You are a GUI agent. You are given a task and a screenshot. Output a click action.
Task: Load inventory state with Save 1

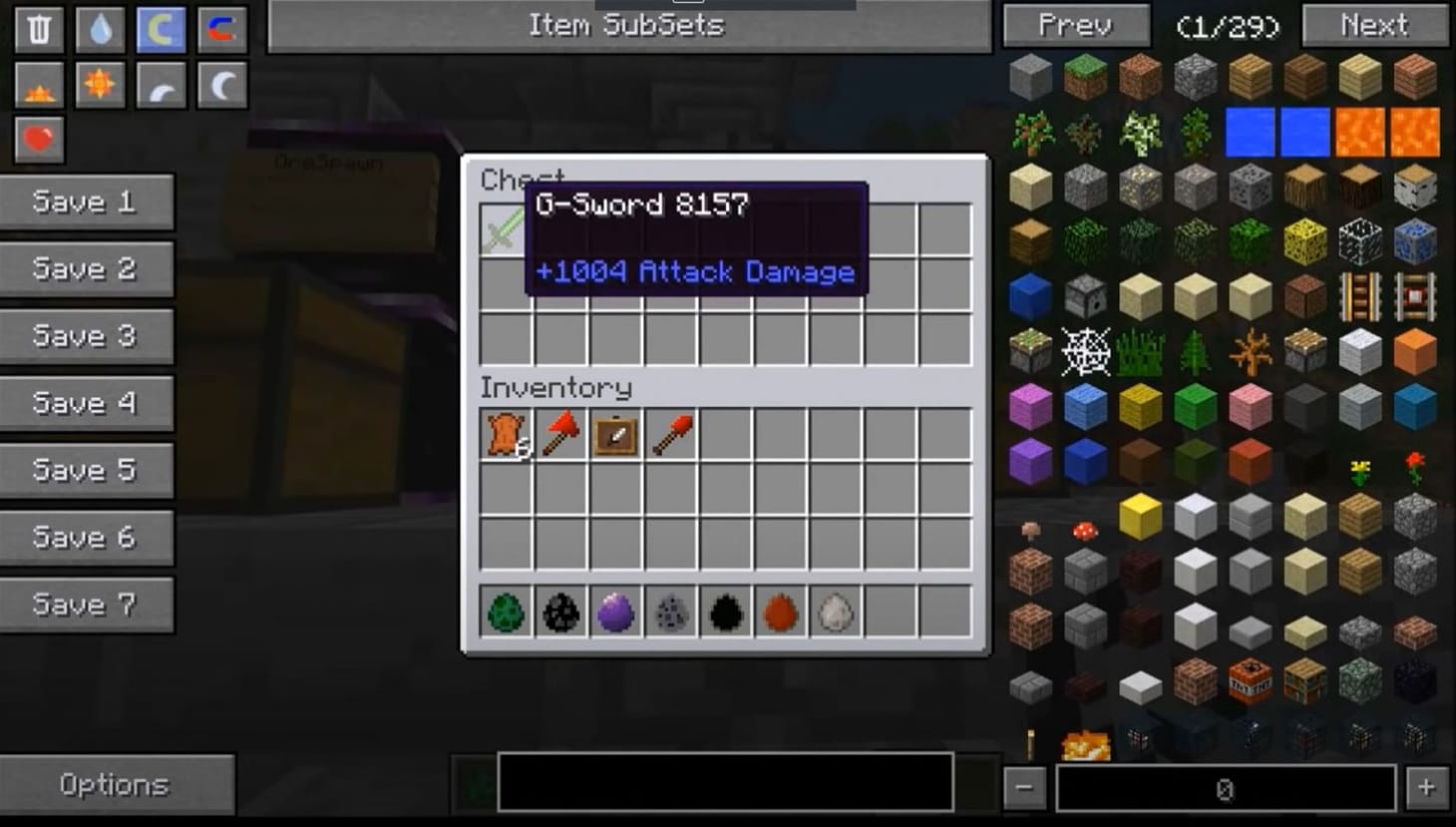click(87, 202)
